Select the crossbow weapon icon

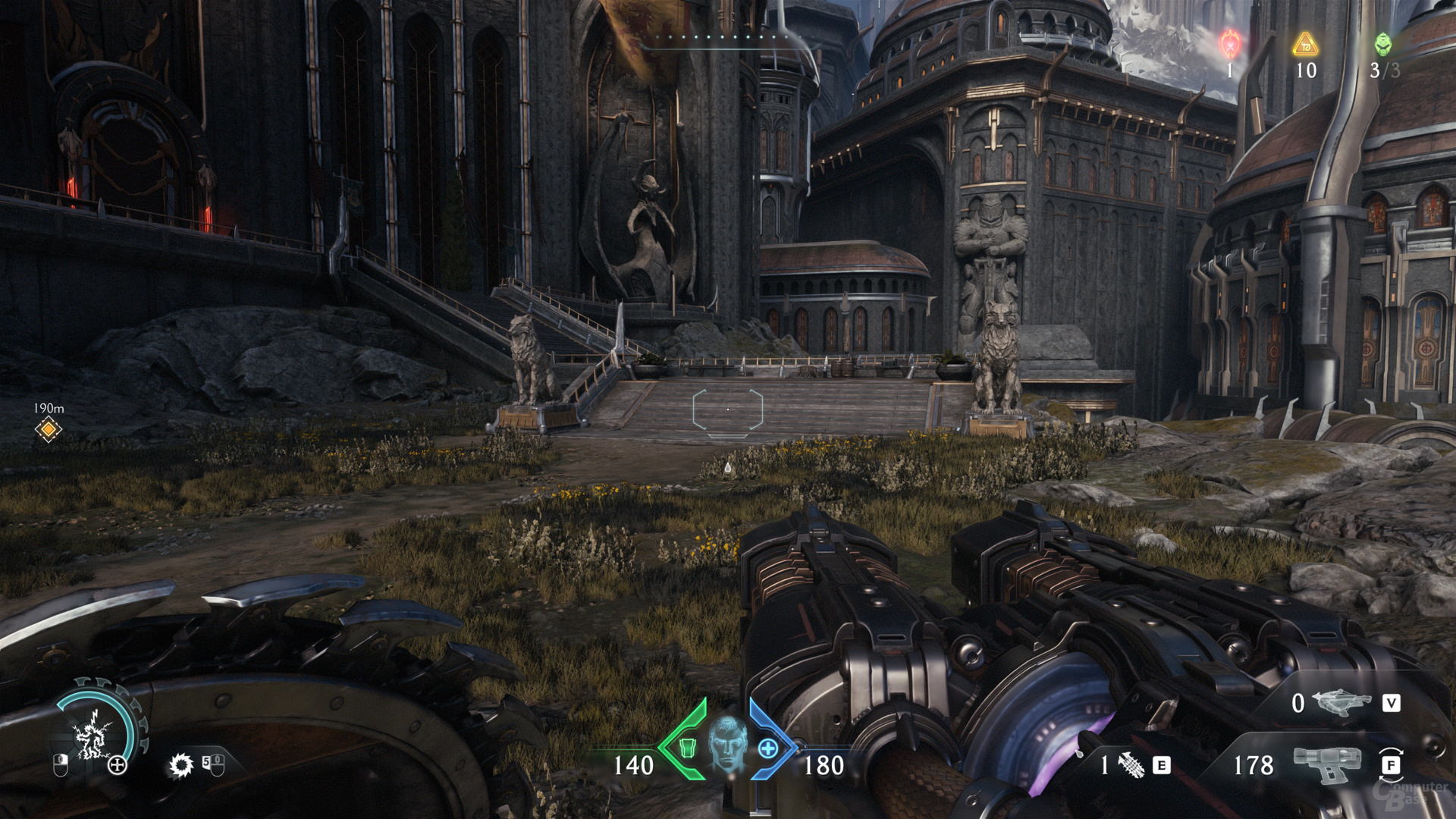click(1341, 702)
